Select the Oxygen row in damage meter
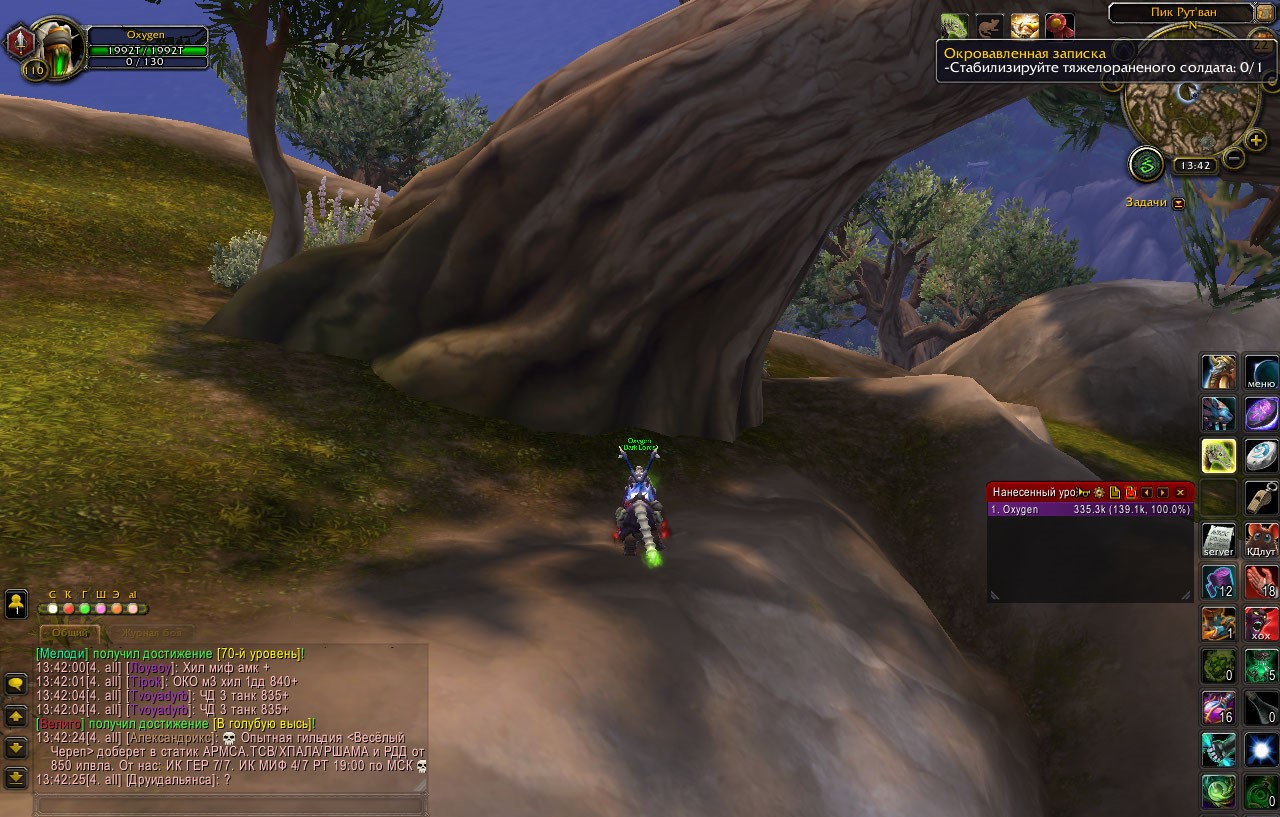The image size is (1280, 817). pos(1090,509)
